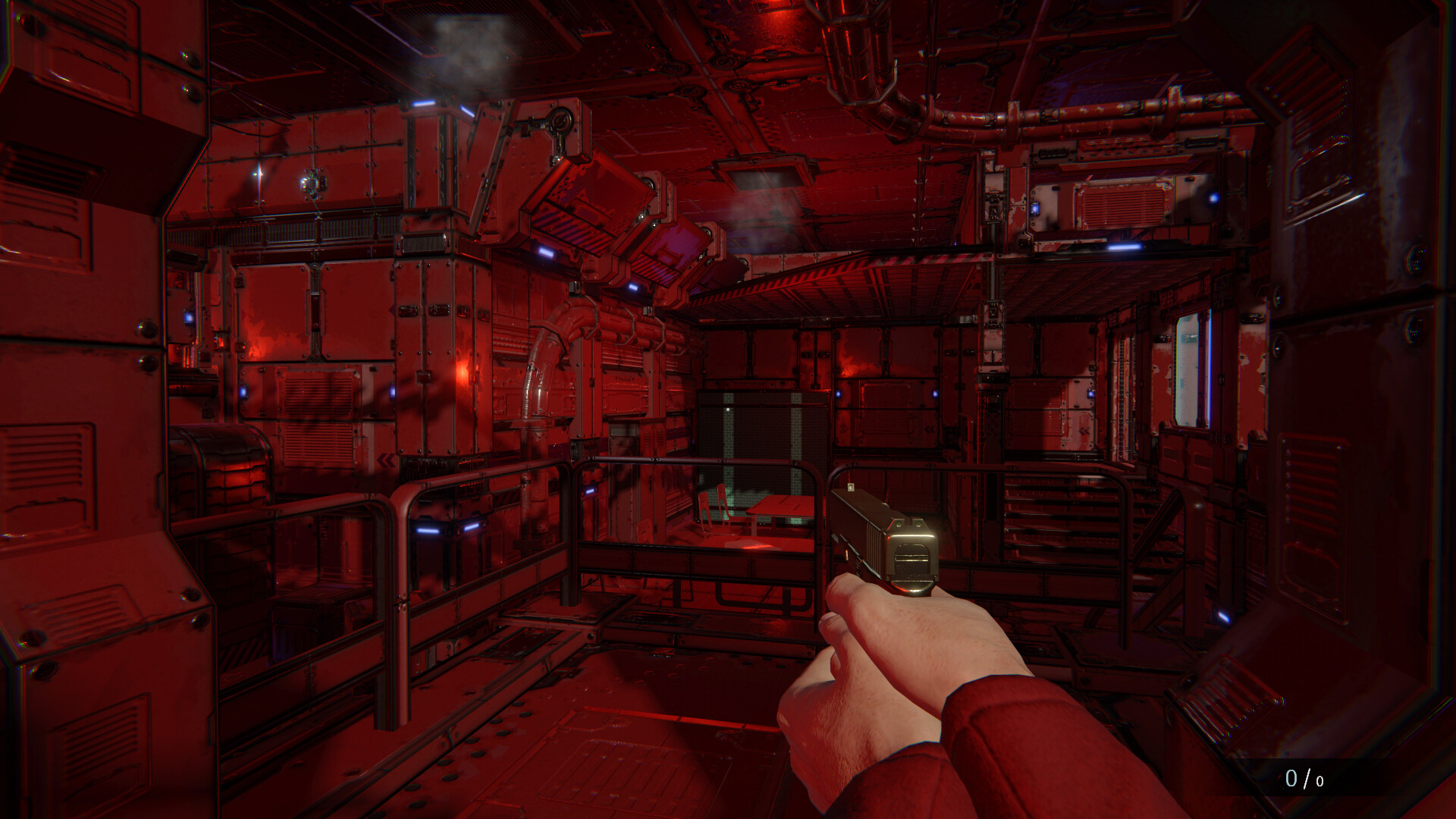Click the small wall-mounted camera device
The height and width of the screenshot is (819, 1456).
(312, 180)
